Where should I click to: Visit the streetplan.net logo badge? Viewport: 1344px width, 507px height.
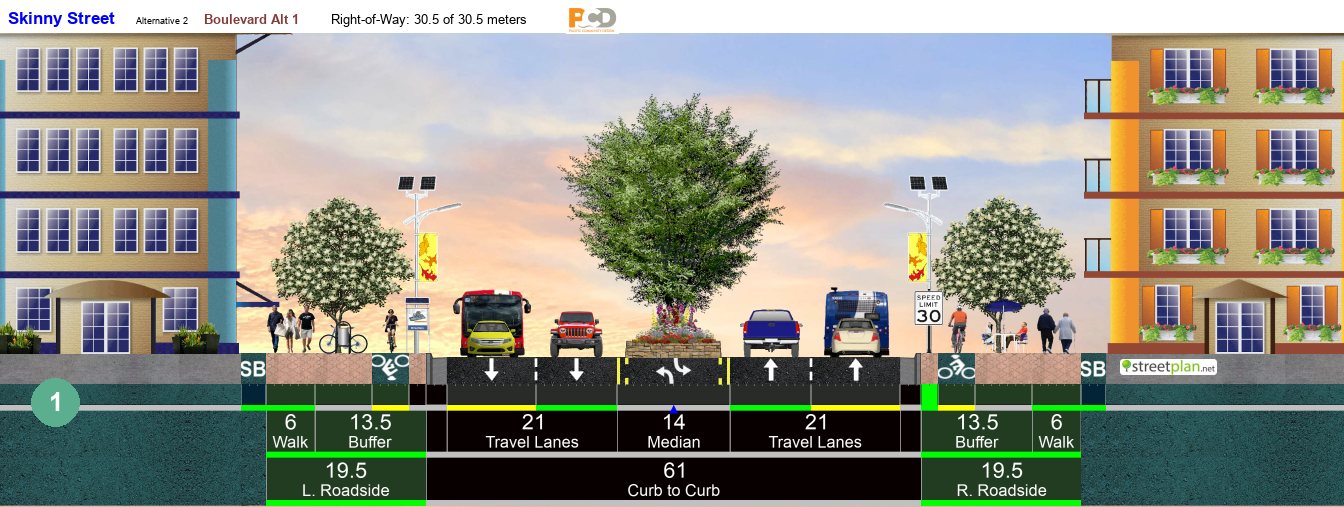[x=1168, y=367]
